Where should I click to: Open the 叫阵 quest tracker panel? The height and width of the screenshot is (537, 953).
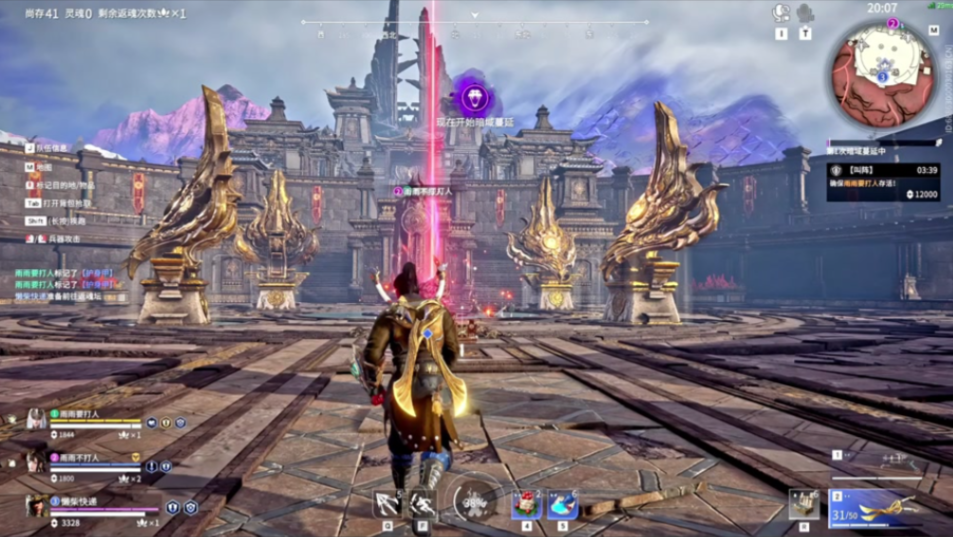coord(883,182)
